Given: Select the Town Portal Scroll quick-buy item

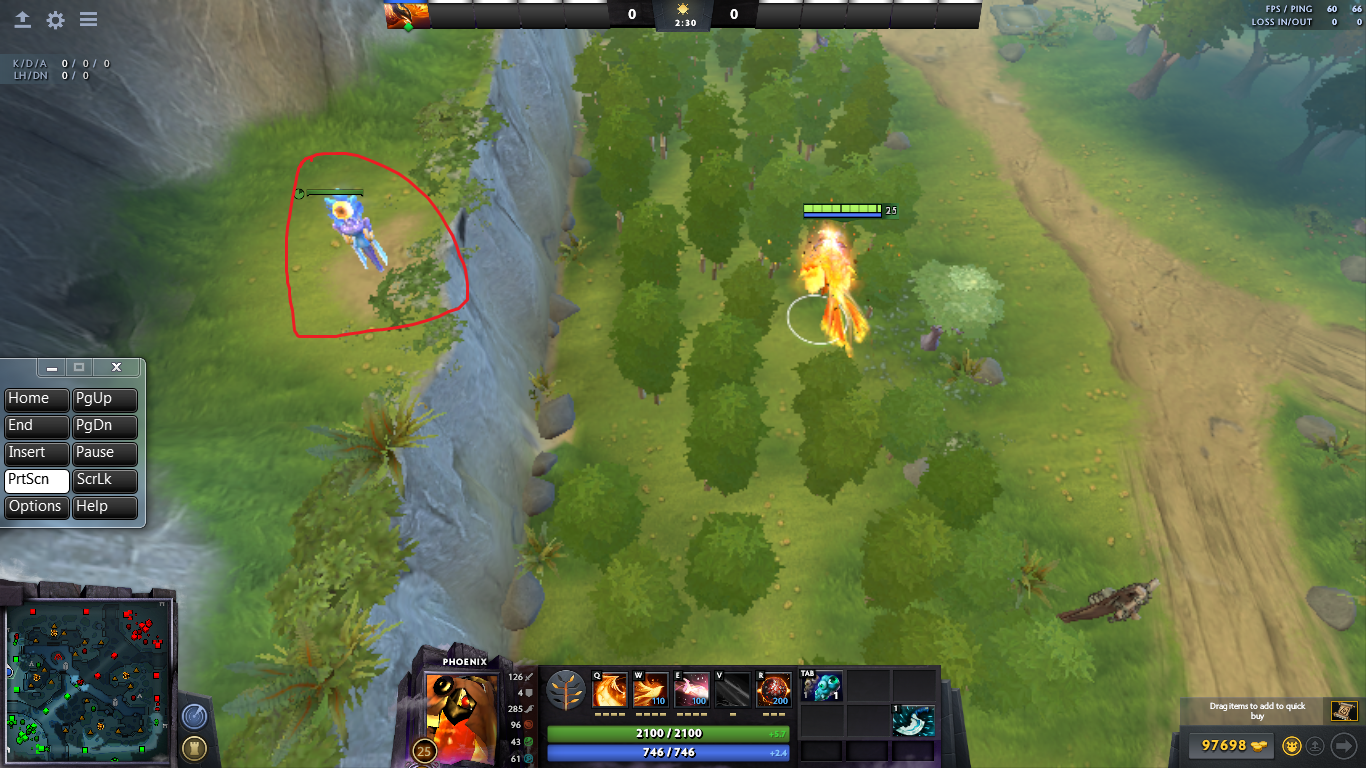Looking at the screenshot, I should (1344, 711).
